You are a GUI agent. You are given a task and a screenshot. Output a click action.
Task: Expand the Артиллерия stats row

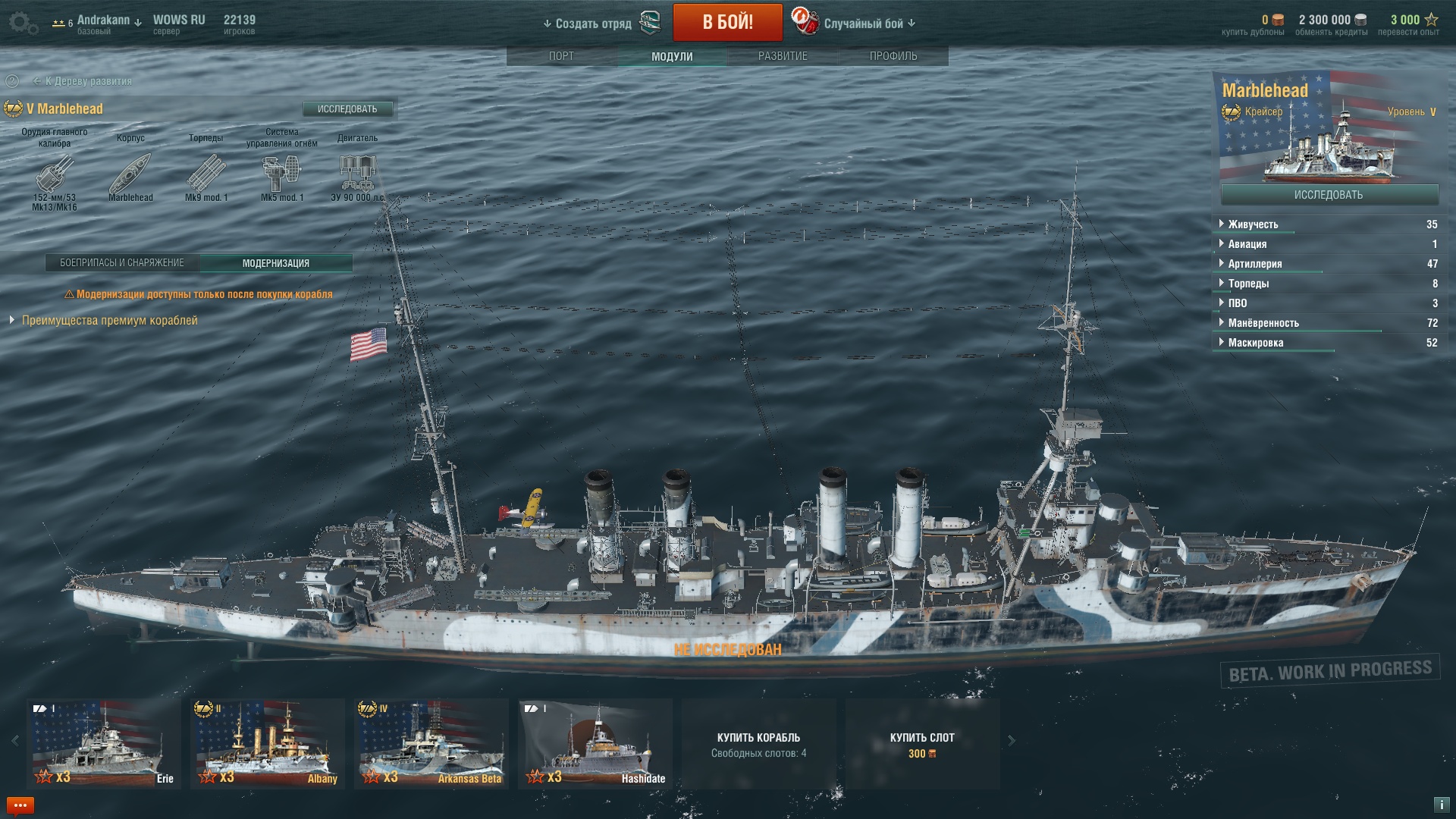1254,264
